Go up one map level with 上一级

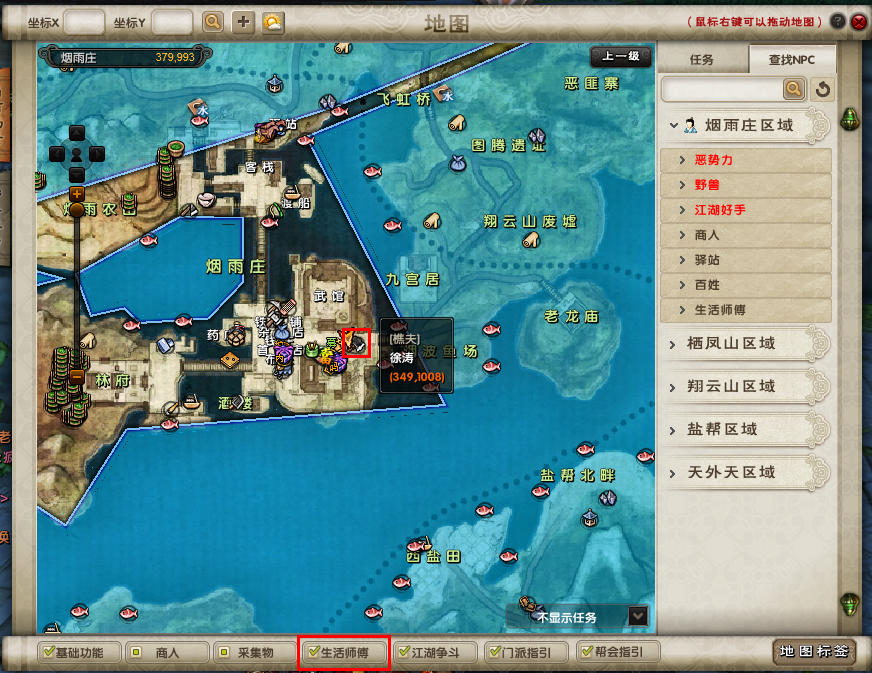[620, 57]
